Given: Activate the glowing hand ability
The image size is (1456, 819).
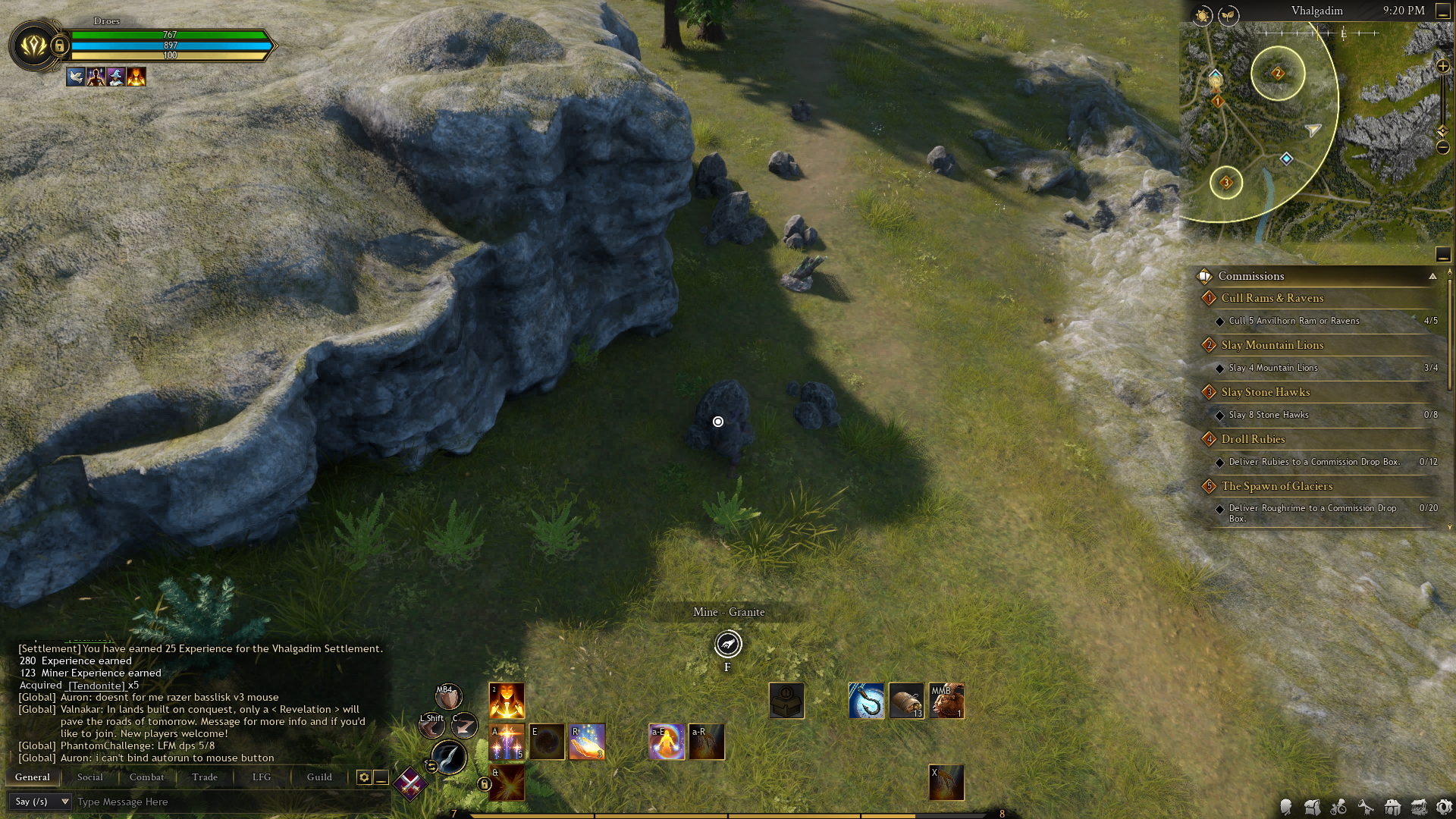Looking at the screenshot, I should (587, 742).
